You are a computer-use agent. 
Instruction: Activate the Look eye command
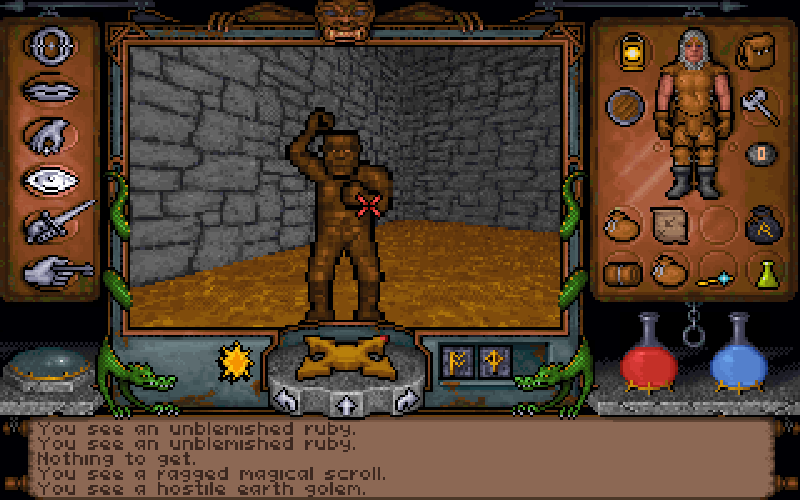tap(48, 180)
